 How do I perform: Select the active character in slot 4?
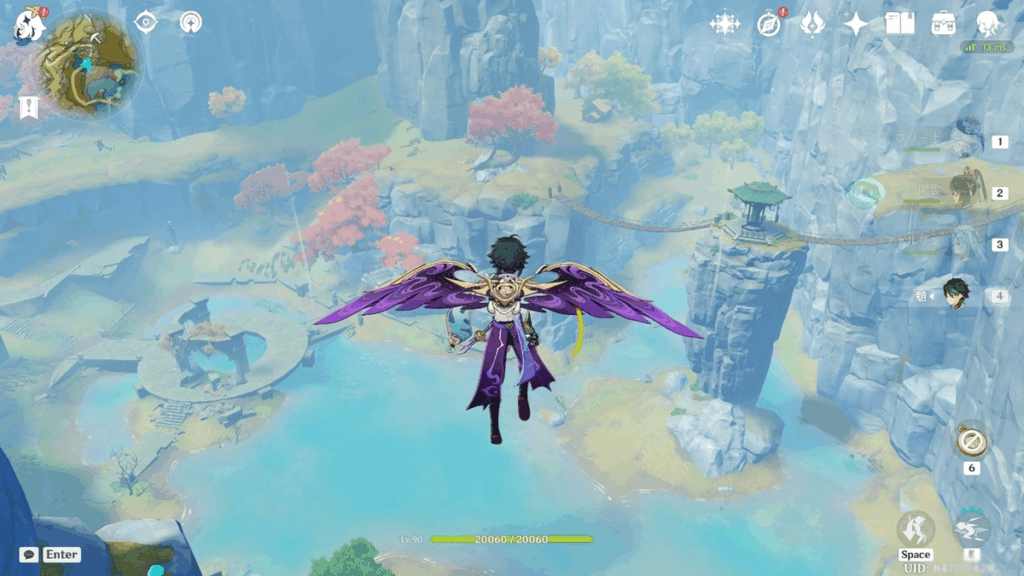pos(958,294)
